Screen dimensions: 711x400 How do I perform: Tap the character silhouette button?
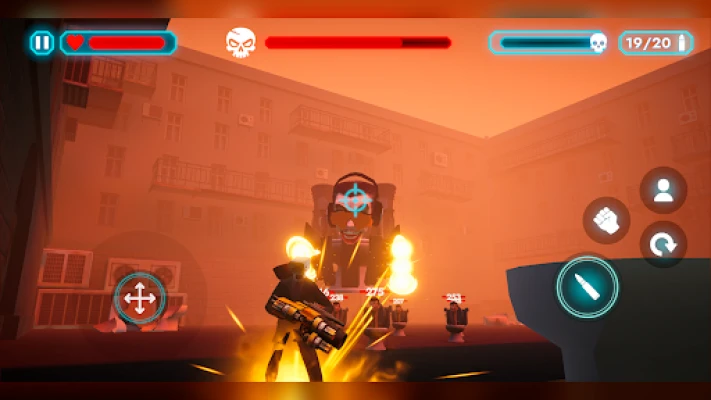pyautogui.click(x=663, y=191)
